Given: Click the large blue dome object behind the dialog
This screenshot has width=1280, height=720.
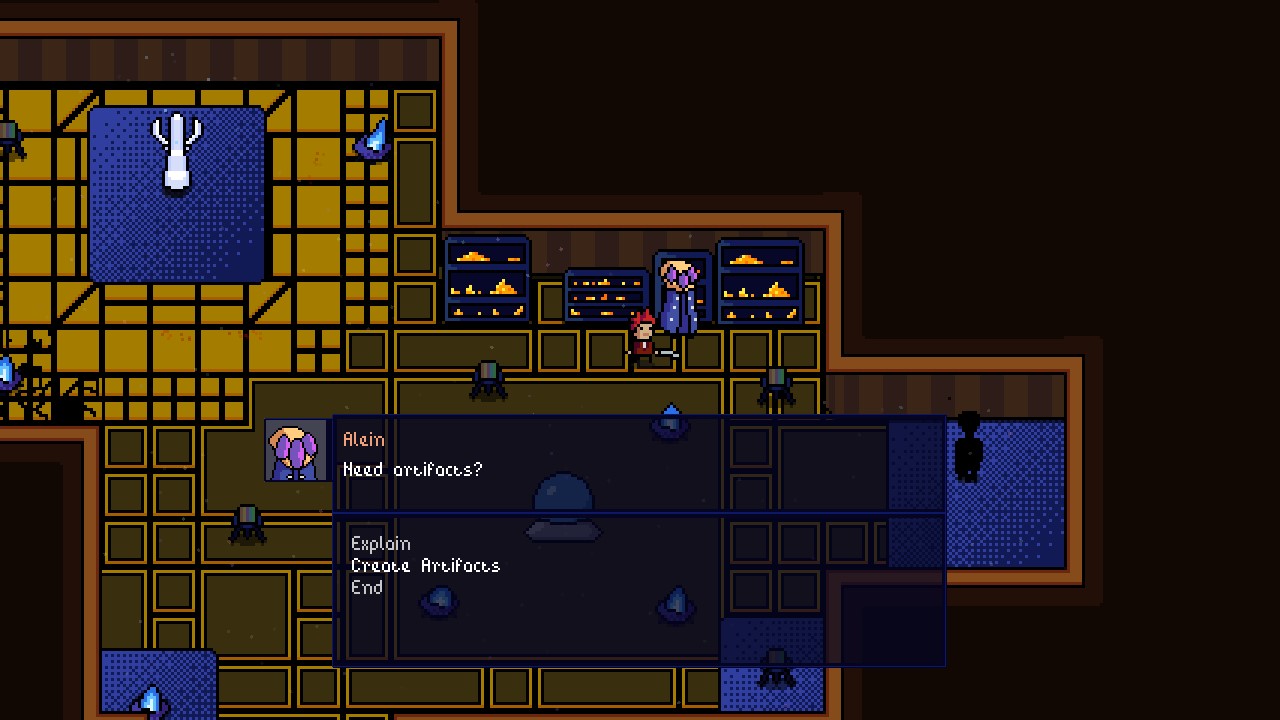Looking at the screenshot, I should pyautogui.click(x=563, y=497).
